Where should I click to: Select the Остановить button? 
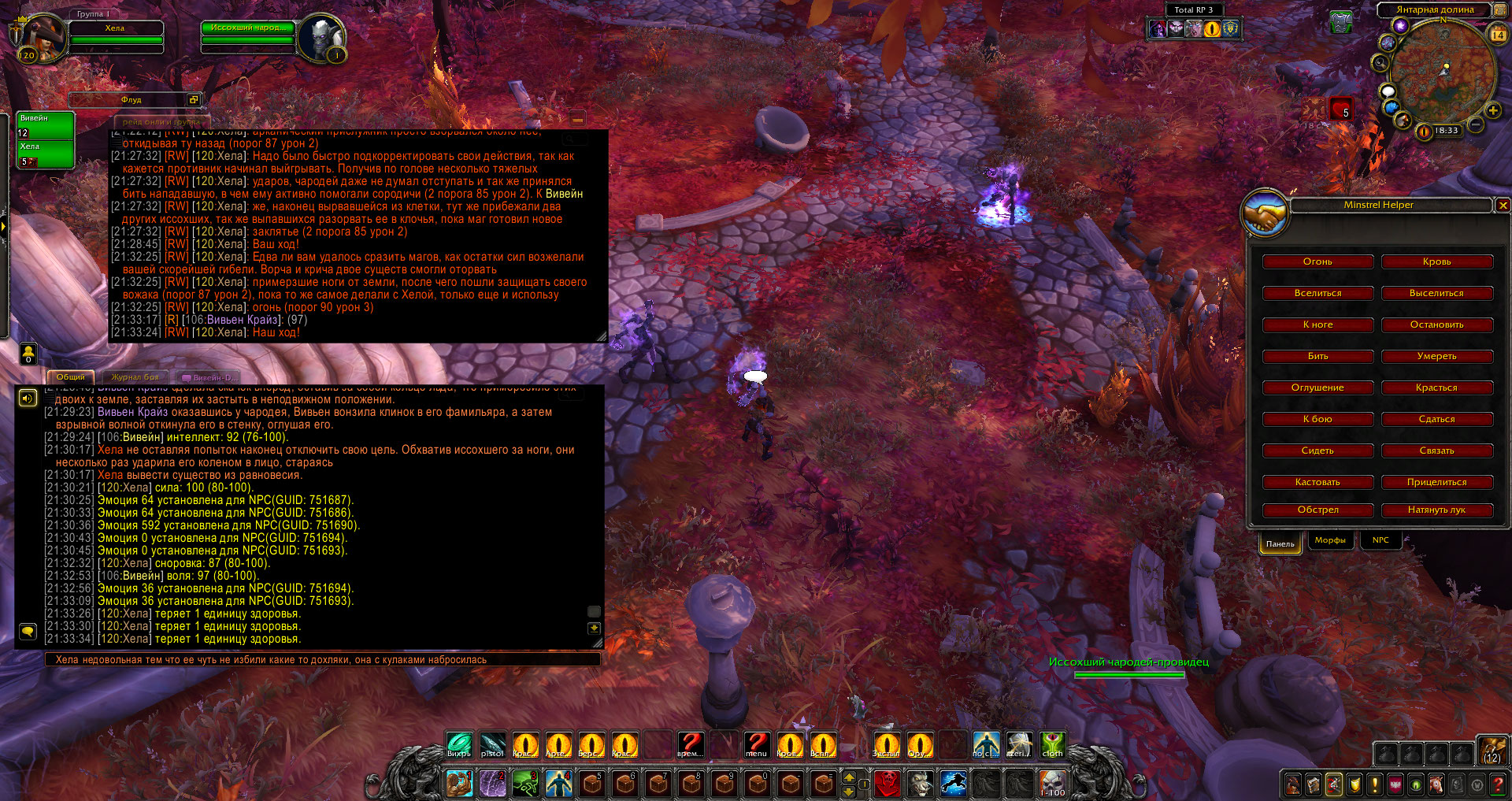(1436, 324)
